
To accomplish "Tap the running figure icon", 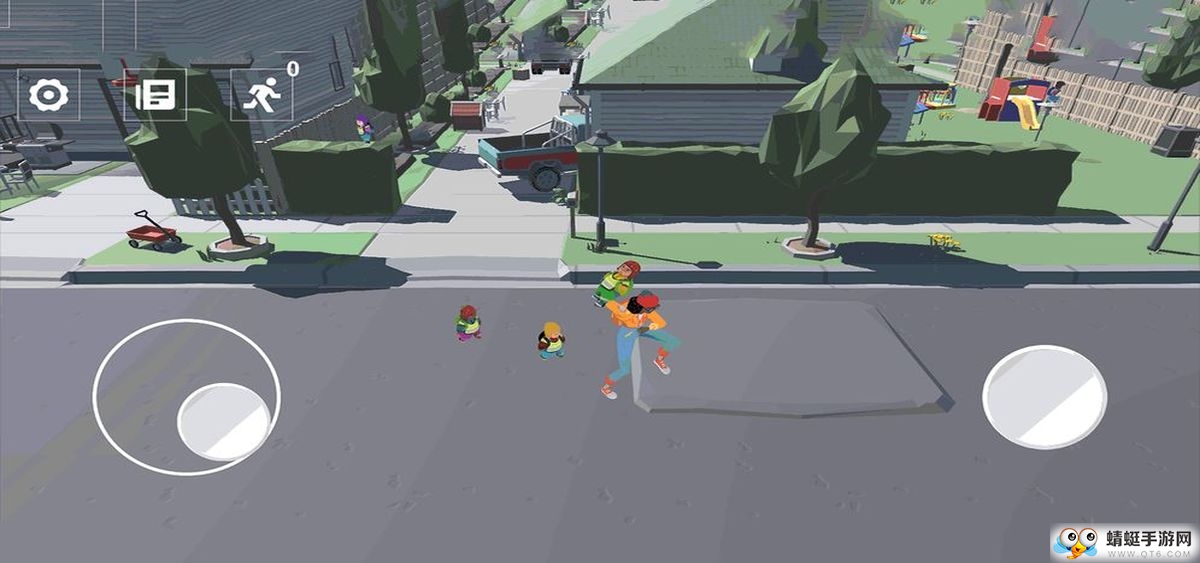I will pos(262,95).
